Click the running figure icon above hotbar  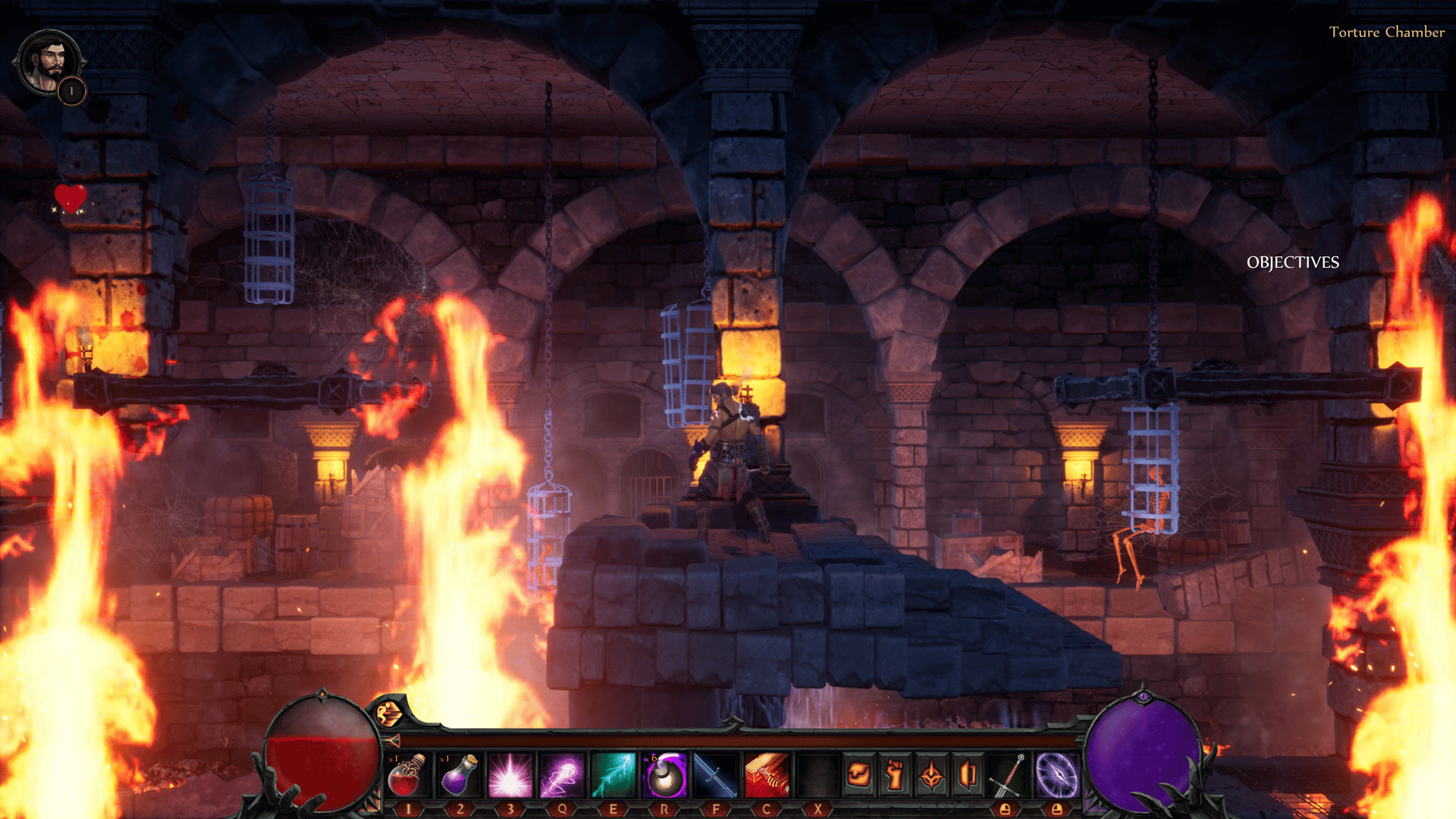coord(388,714)
